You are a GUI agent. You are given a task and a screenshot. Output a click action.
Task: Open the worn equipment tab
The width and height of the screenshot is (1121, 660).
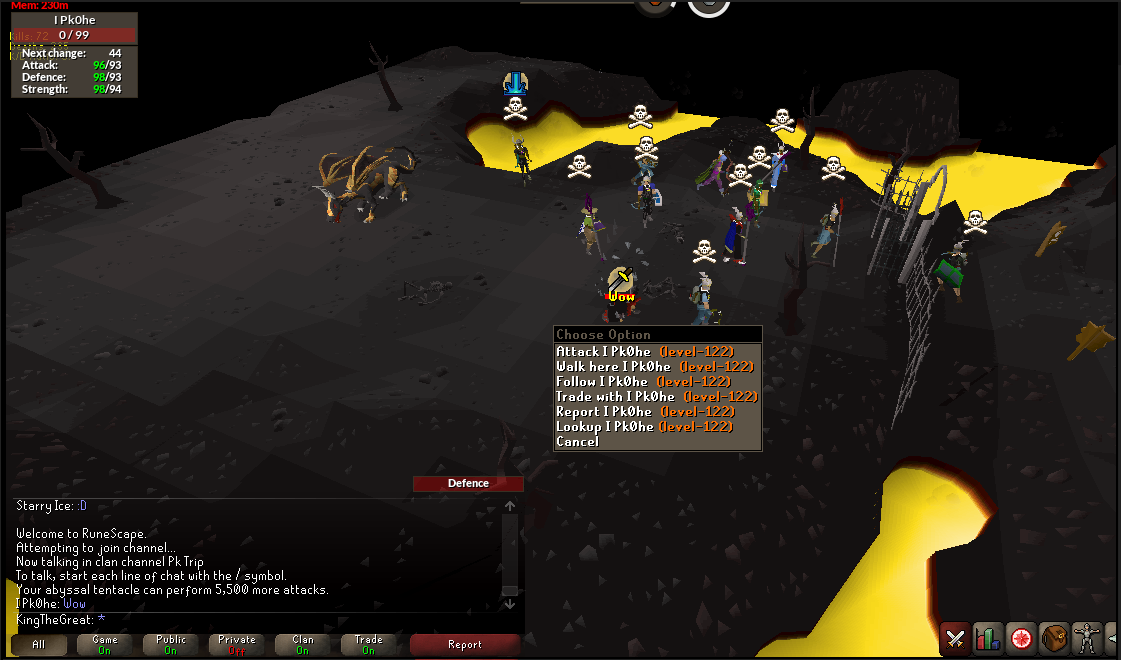click(x=1087, y=637)
